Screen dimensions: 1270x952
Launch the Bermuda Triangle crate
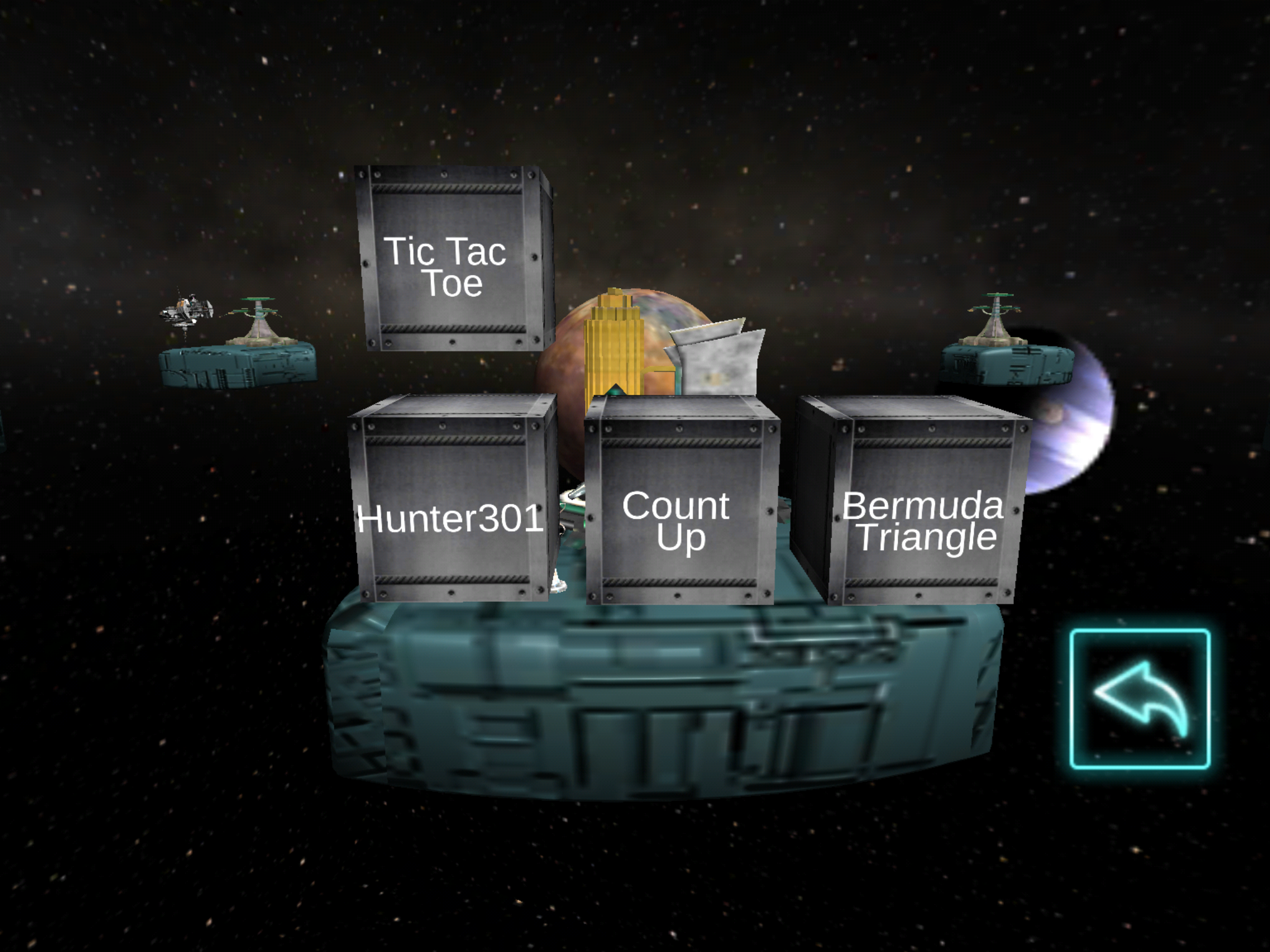tap(923, 506)
